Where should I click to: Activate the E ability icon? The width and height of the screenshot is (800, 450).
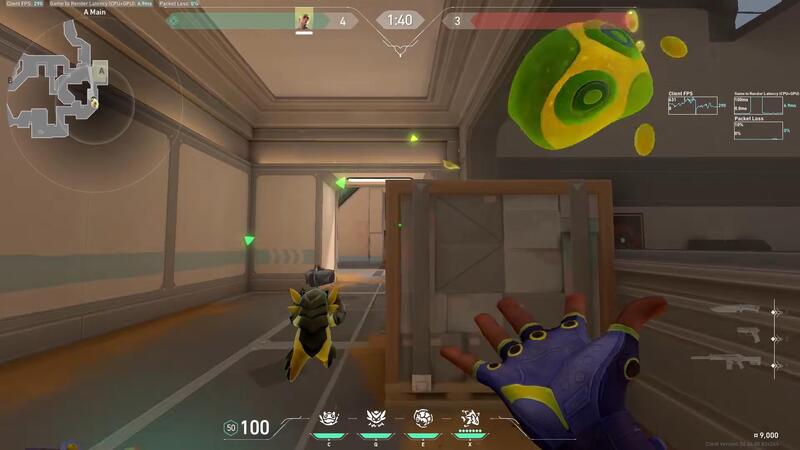click(x=422, y=419)
